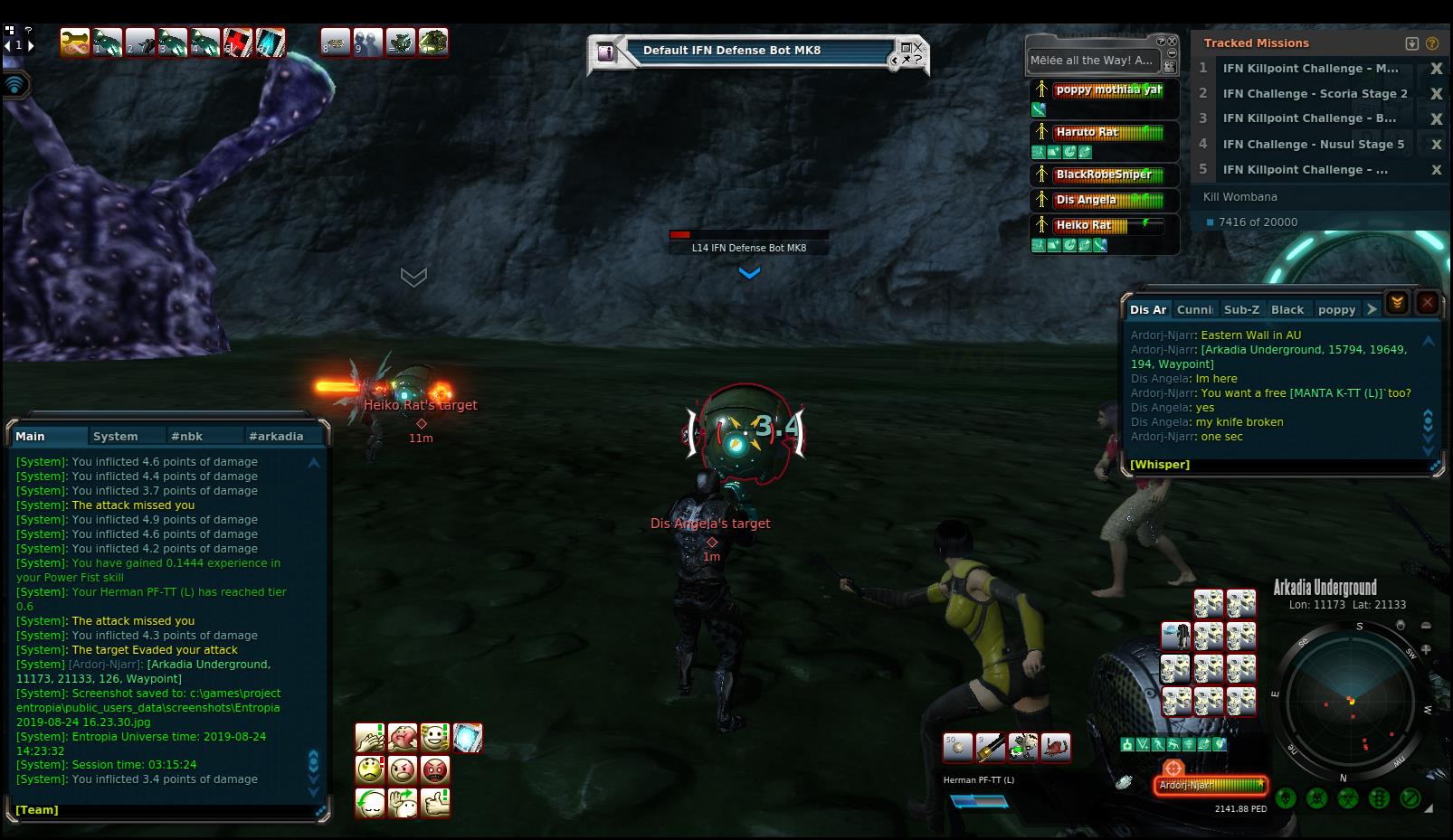
Task: Click the wrench and infinity repair icon
Action: pos(74,42)
